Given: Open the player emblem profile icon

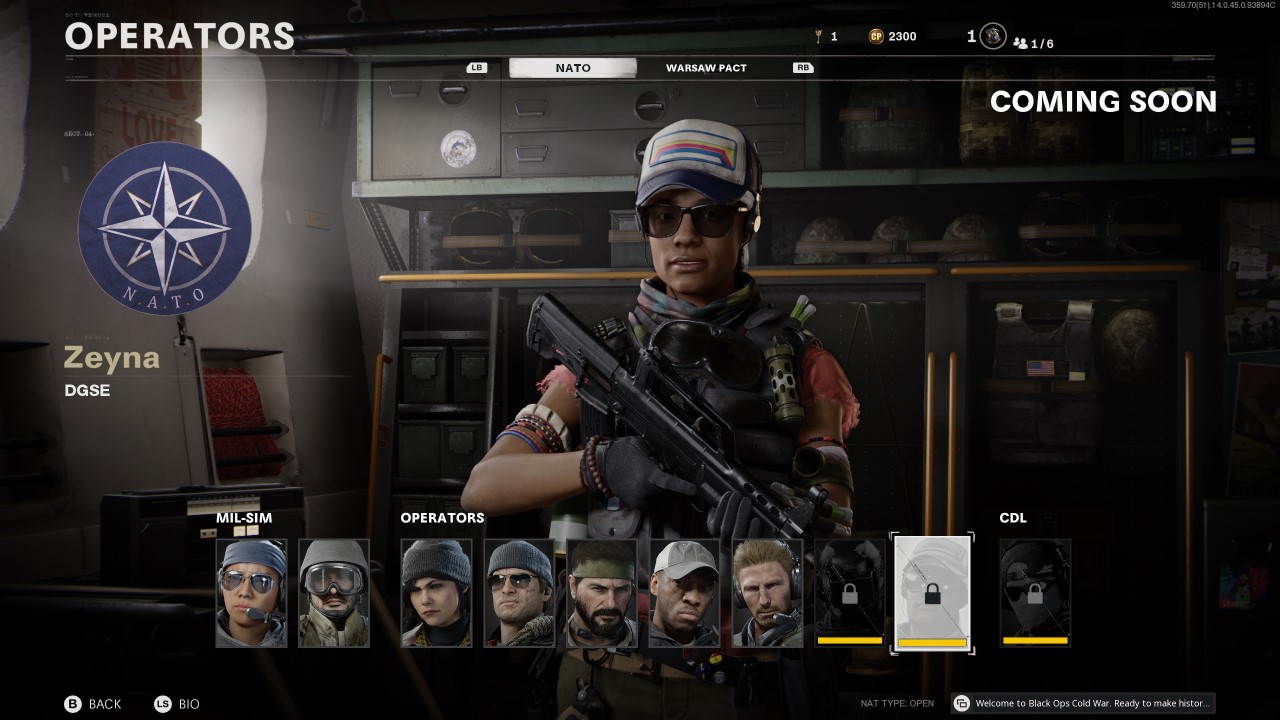Looking at the screenshot, I should pos(993,36).
